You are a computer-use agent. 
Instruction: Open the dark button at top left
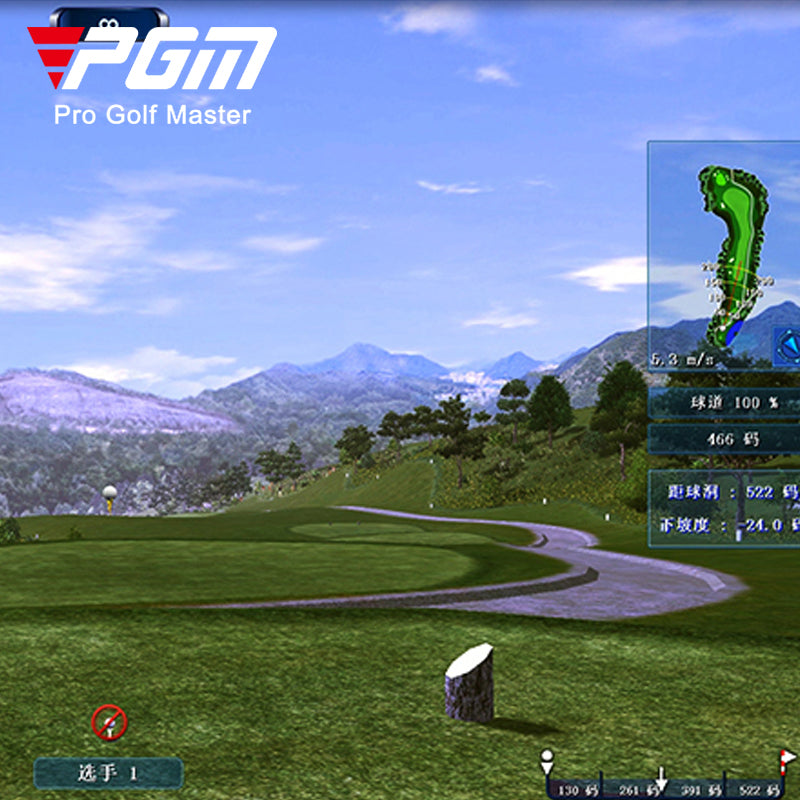click(109, 19)
